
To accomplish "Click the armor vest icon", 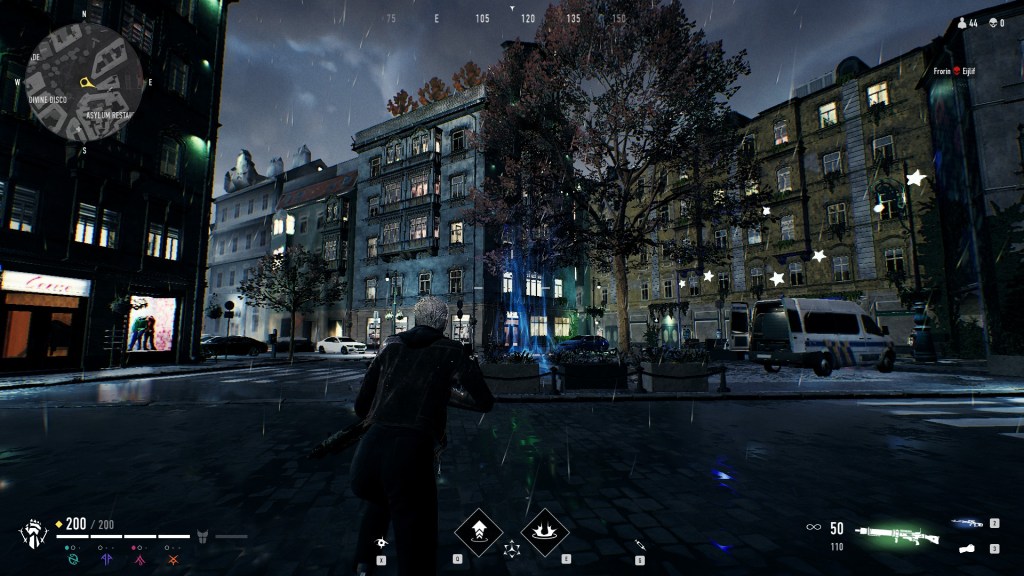I will (x=201, y=537).
